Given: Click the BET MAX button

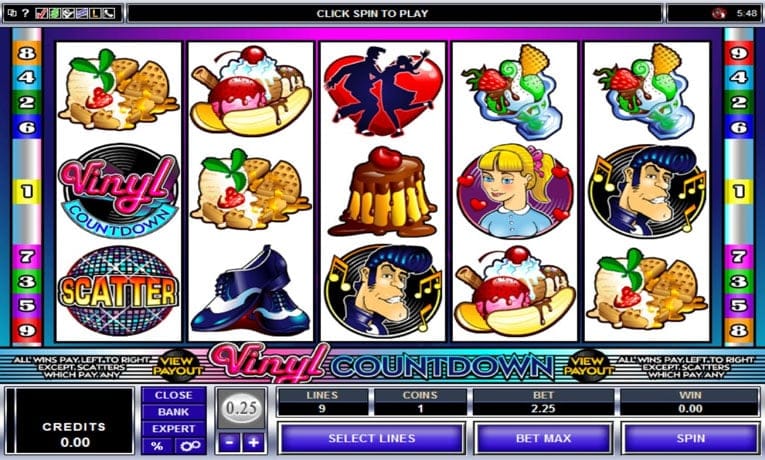Looking at the screenshot, I should point(545,438).
